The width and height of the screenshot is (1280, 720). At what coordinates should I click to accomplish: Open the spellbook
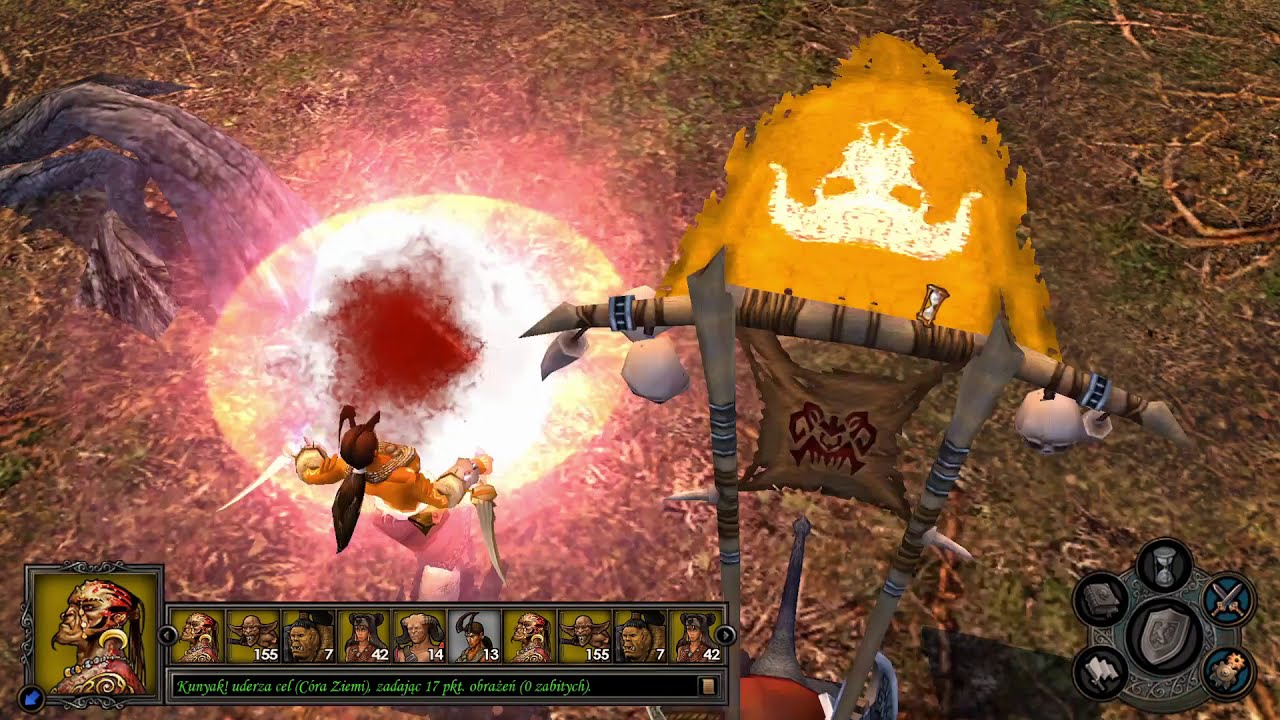click(x=1100, y=600)
